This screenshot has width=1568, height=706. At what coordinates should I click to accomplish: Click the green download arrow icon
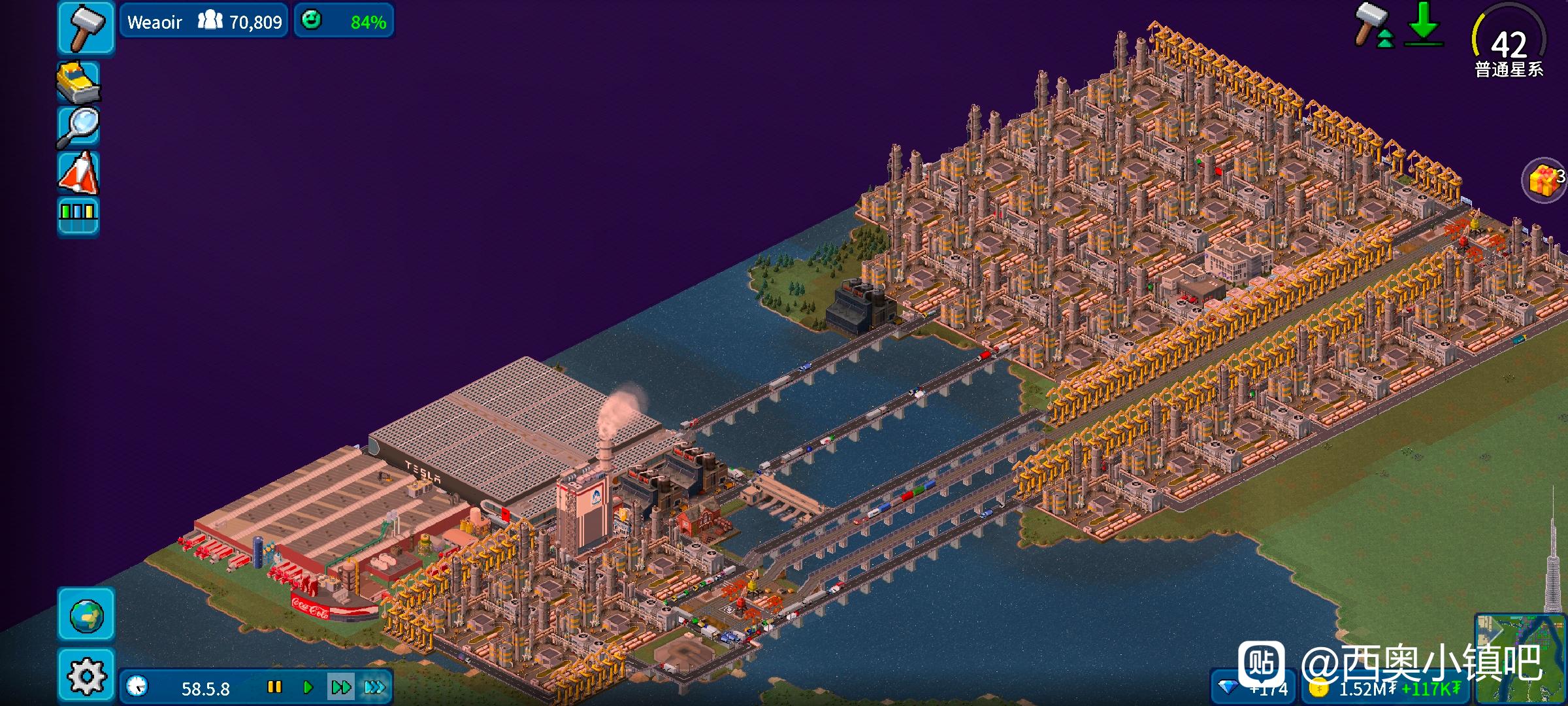pos(1423,25)
